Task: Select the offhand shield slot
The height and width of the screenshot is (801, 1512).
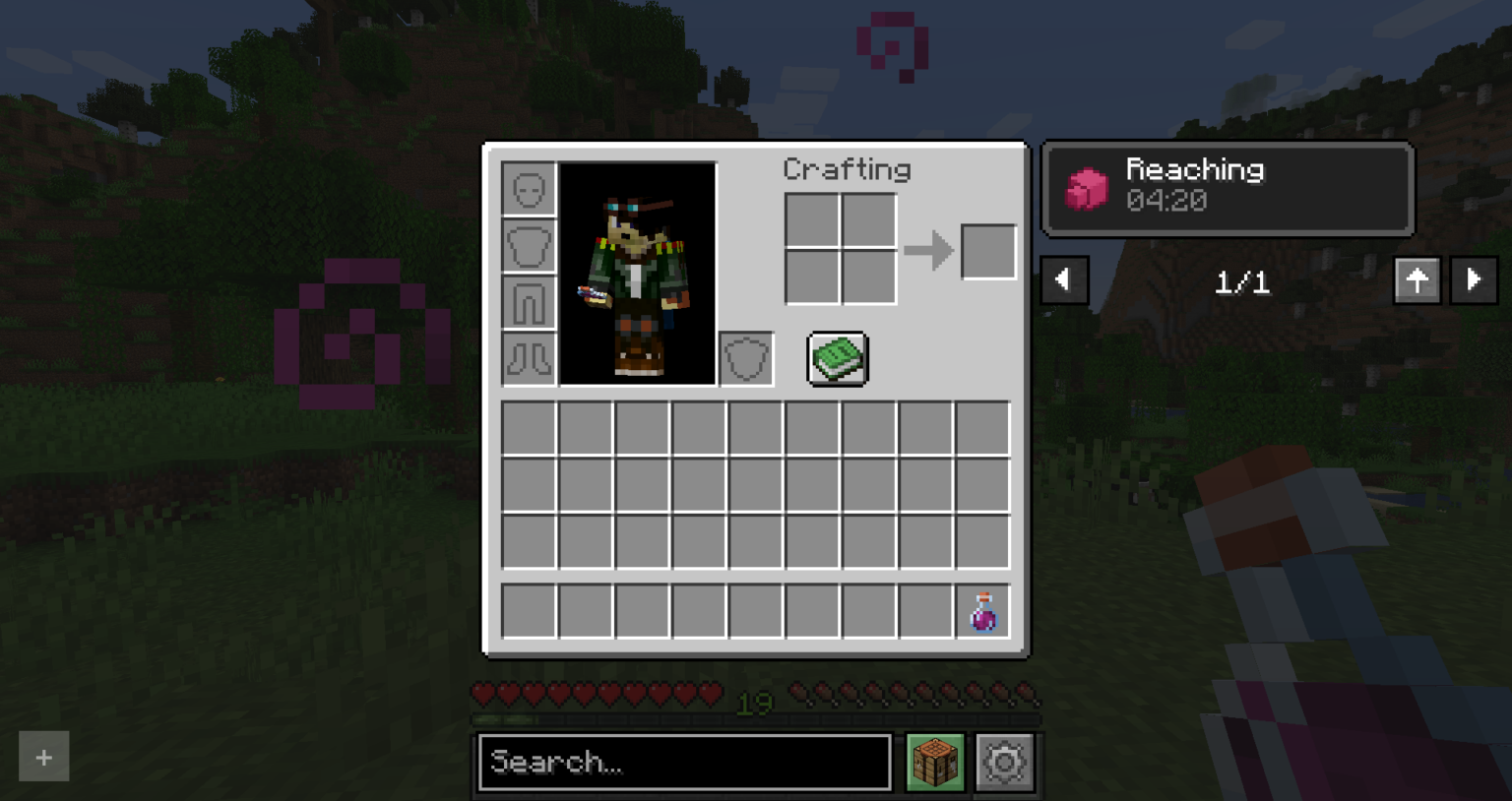Action: pos(745,358)
